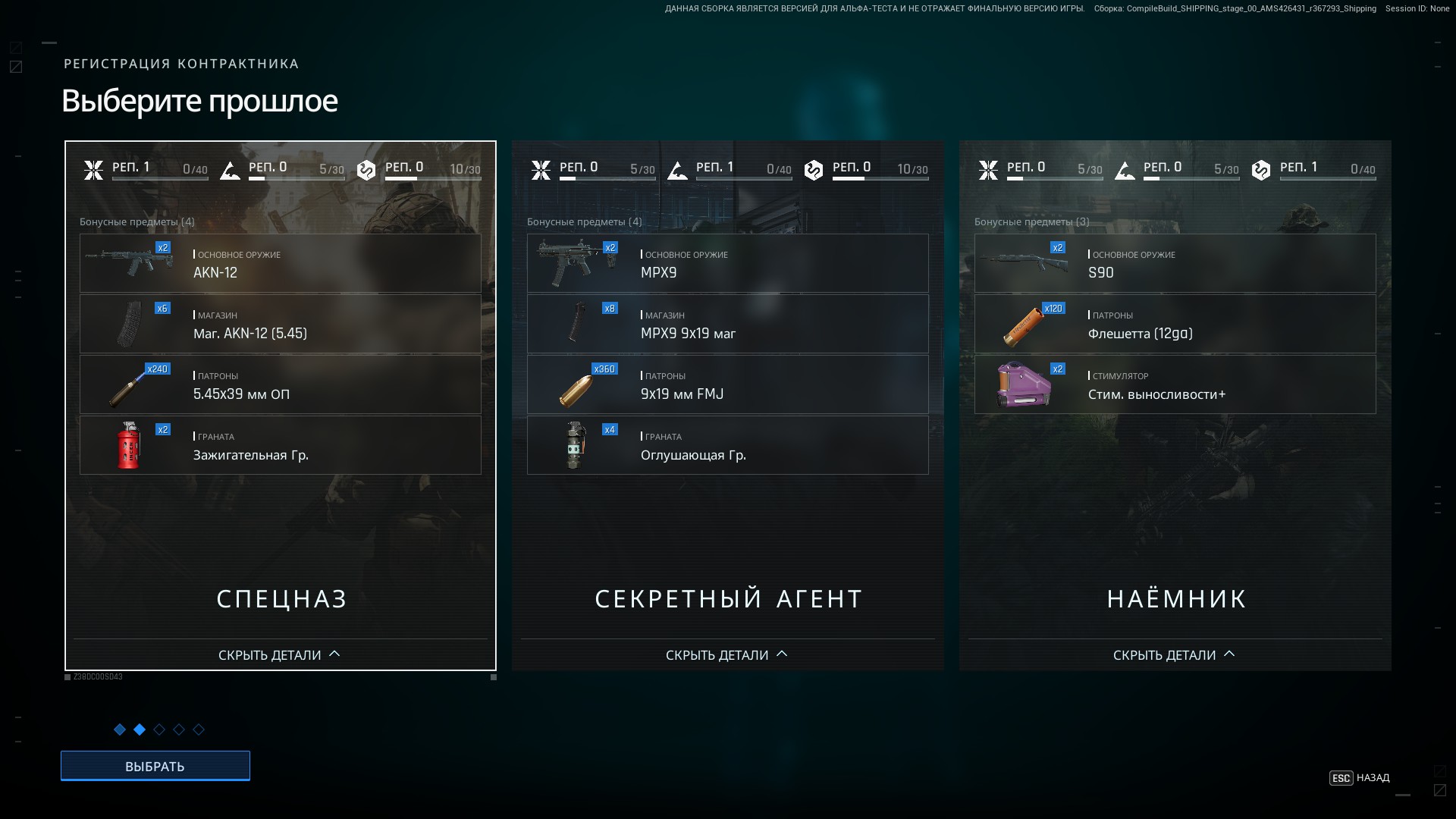
Task: Click the MPX9 9x19 маг magazine row
Action: coord(728,324)
